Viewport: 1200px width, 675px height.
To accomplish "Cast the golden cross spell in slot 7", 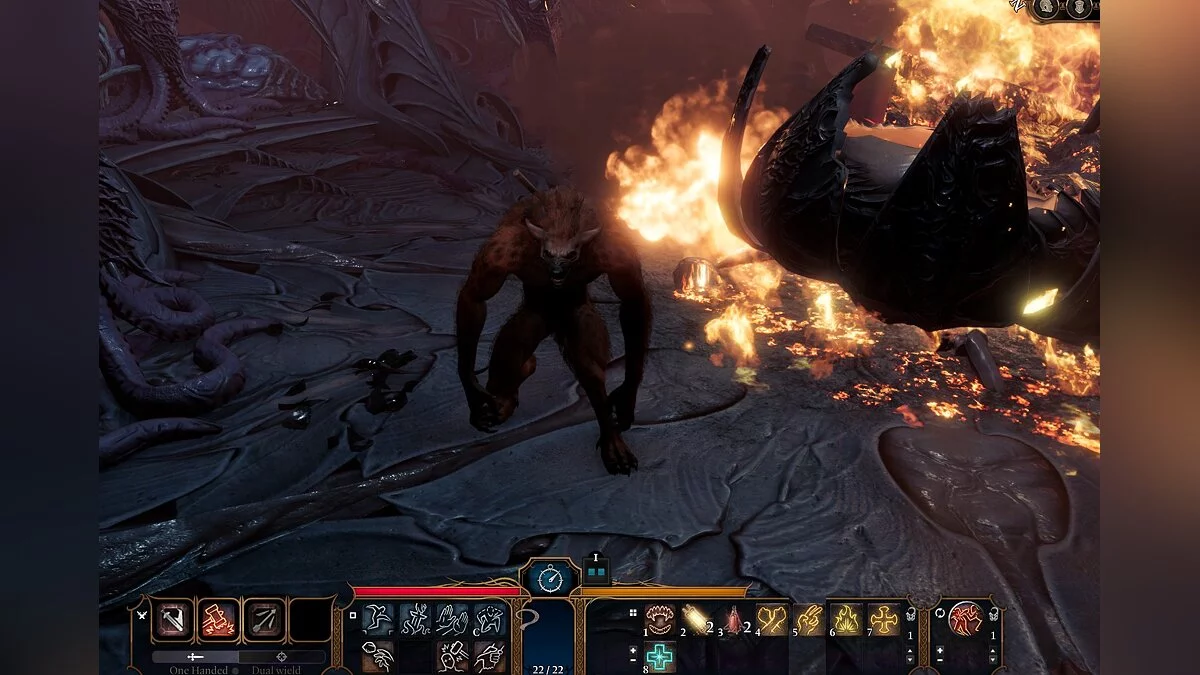I will [x=884, y=619].
